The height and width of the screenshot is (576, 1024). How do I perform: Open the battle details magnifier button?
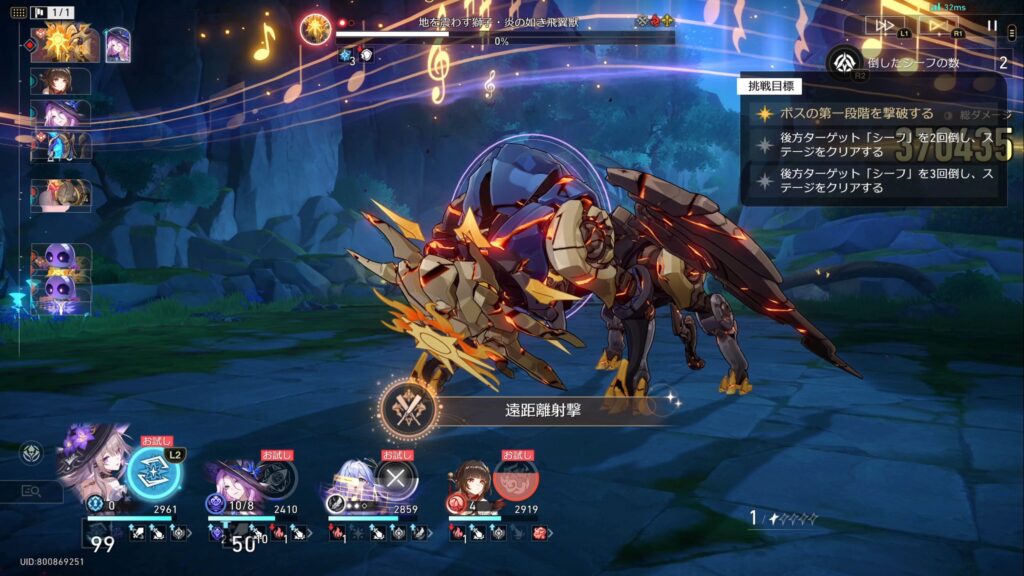point(32,491)
